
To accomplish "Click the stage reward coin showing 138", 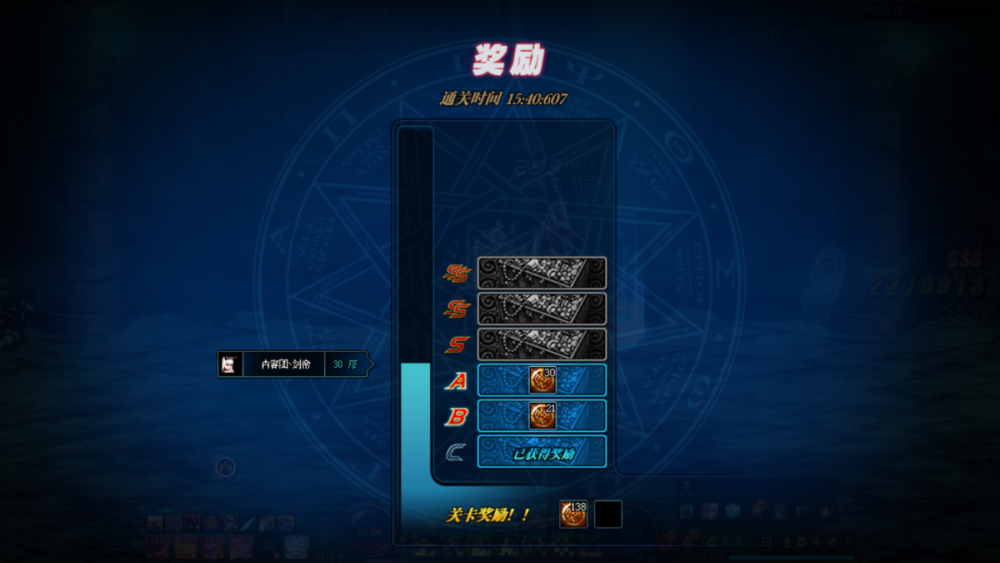I will [573, 514].
